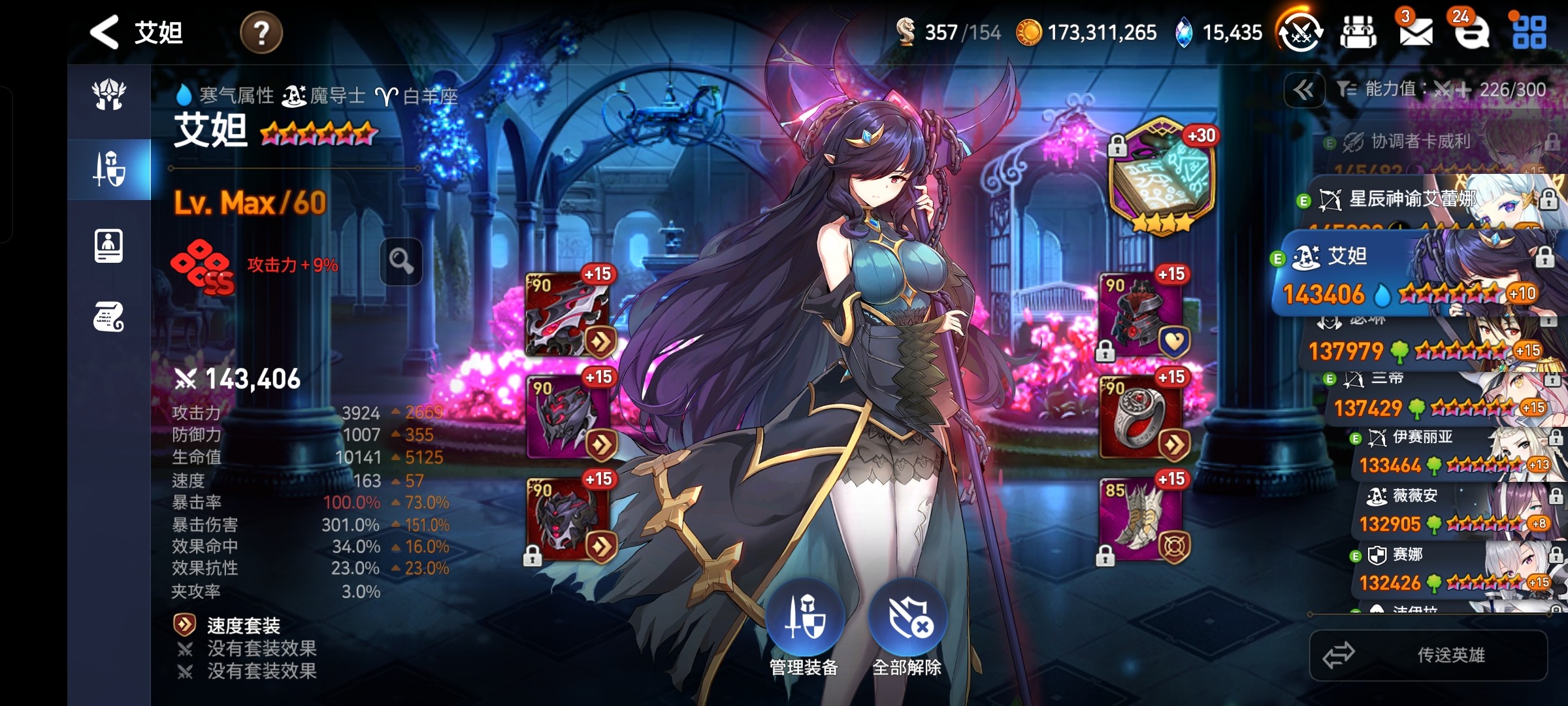
Task: Click the 传送英雄 transfer hero button
Action: (x=1428, y=655)
